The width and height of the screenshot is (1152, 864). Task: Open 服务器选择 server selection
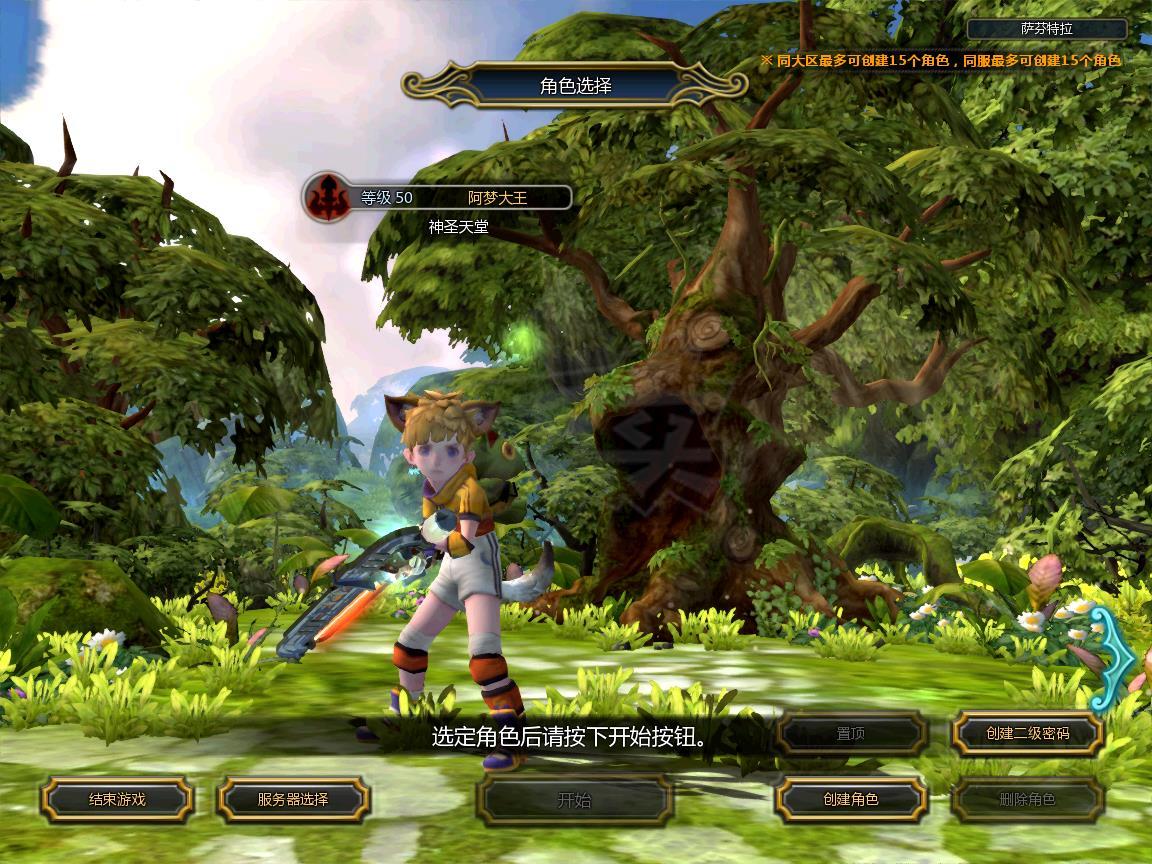click(x=293, y=799)
